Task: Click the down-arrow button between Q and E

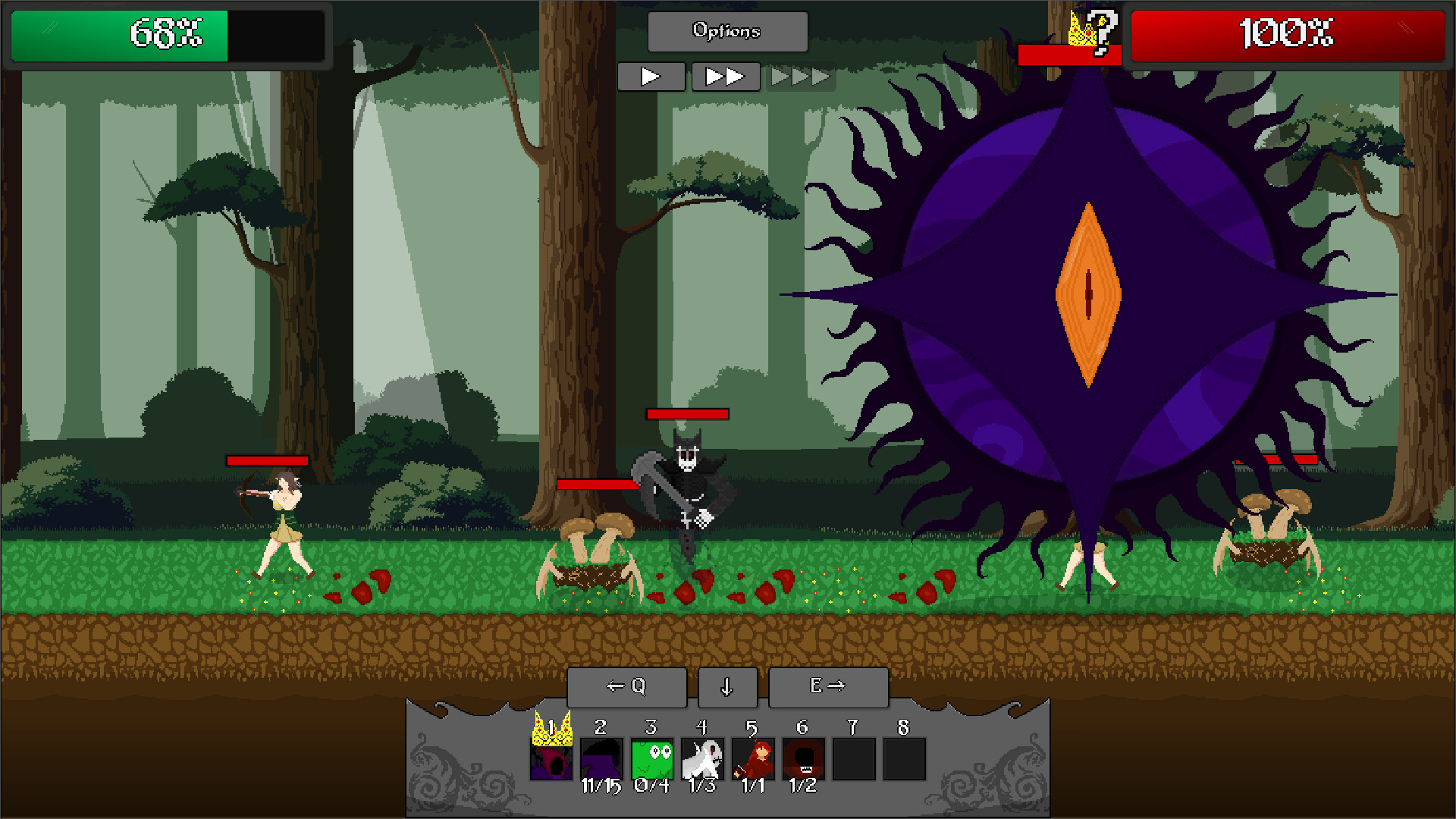Action: coord(726,687)
